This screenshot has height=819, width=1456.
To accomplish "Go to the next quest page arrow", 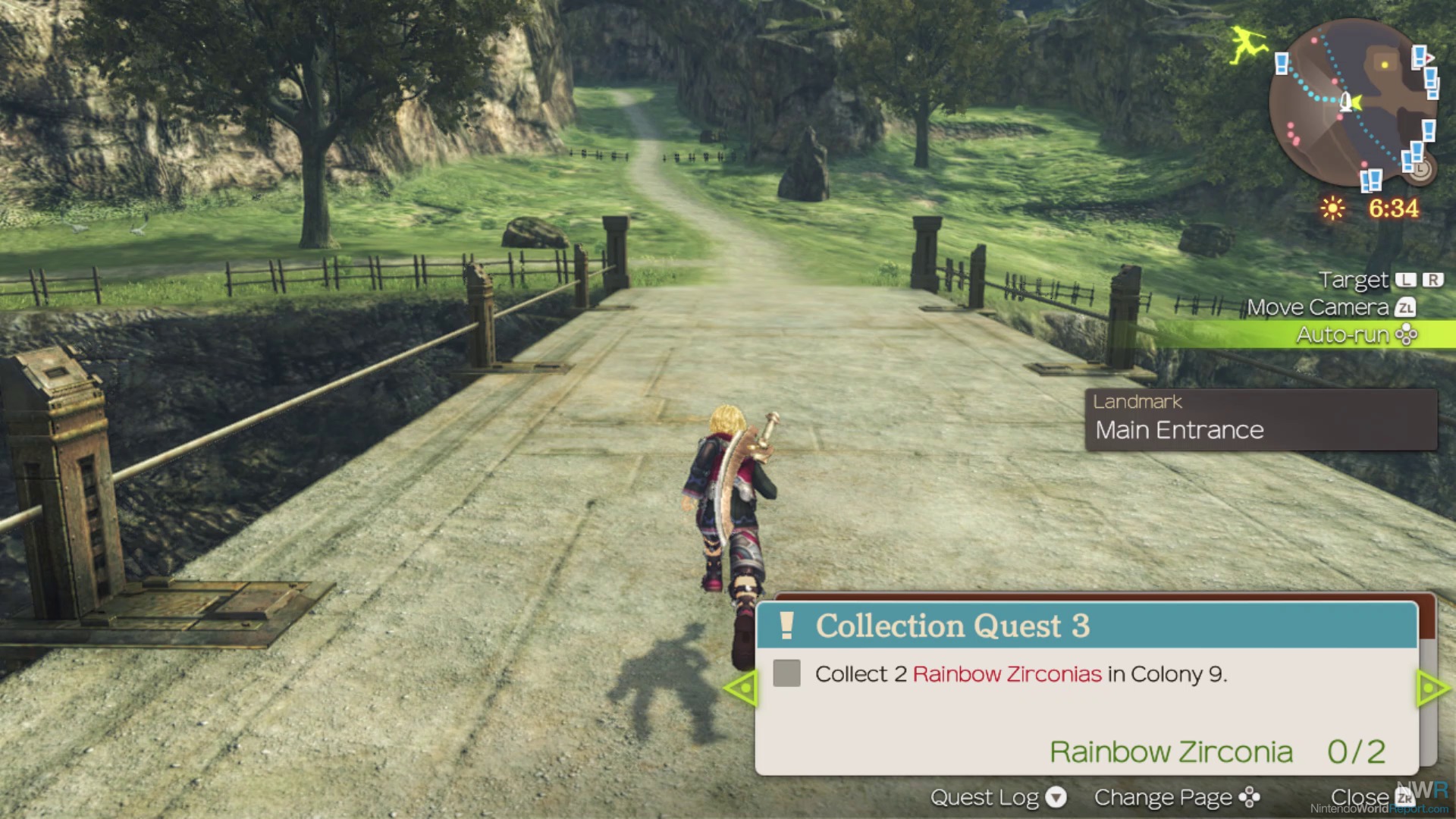I will pos(1433,688).
